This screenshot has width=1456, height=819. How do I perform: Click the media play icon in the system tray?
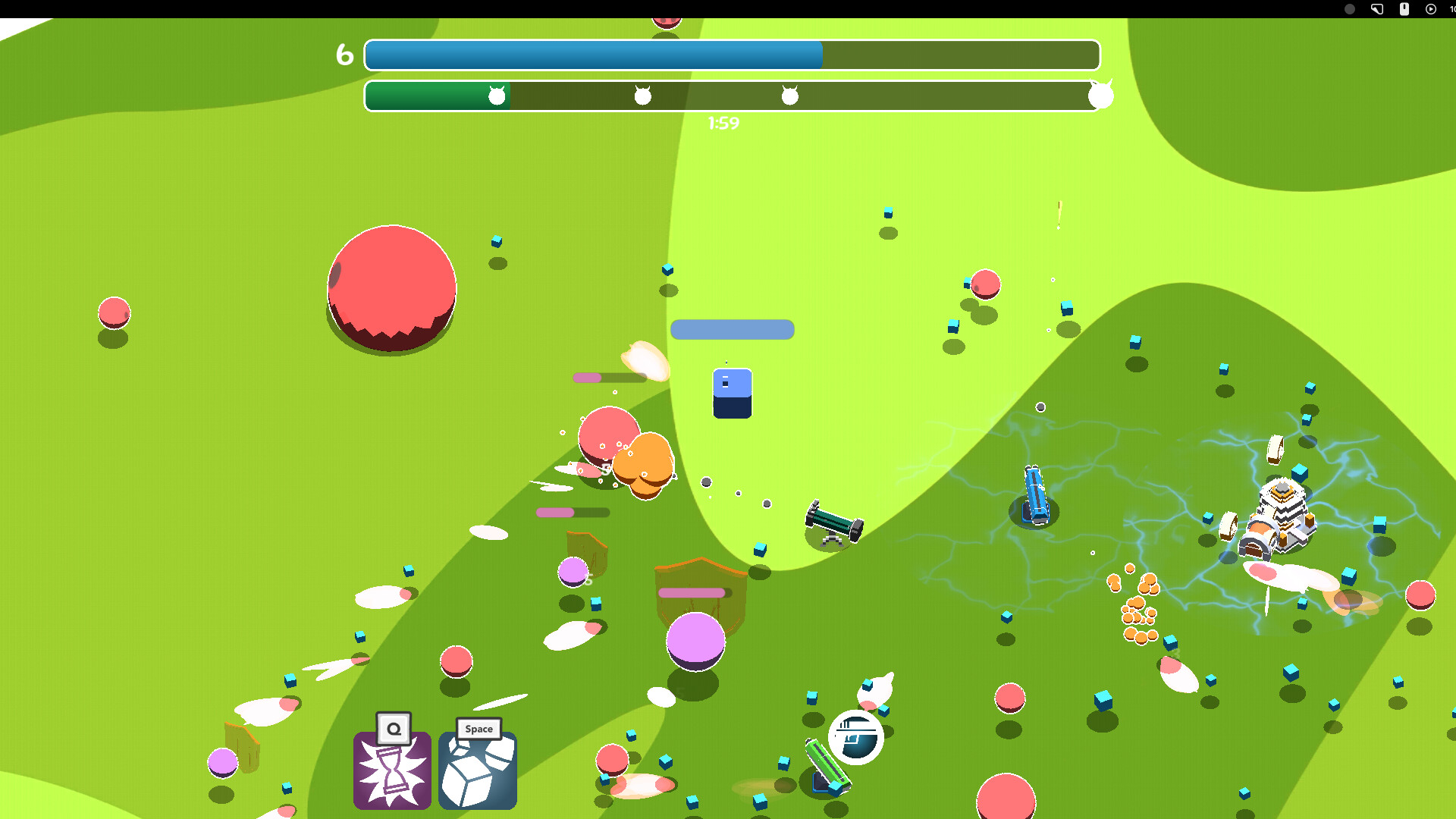point(1430,9)
